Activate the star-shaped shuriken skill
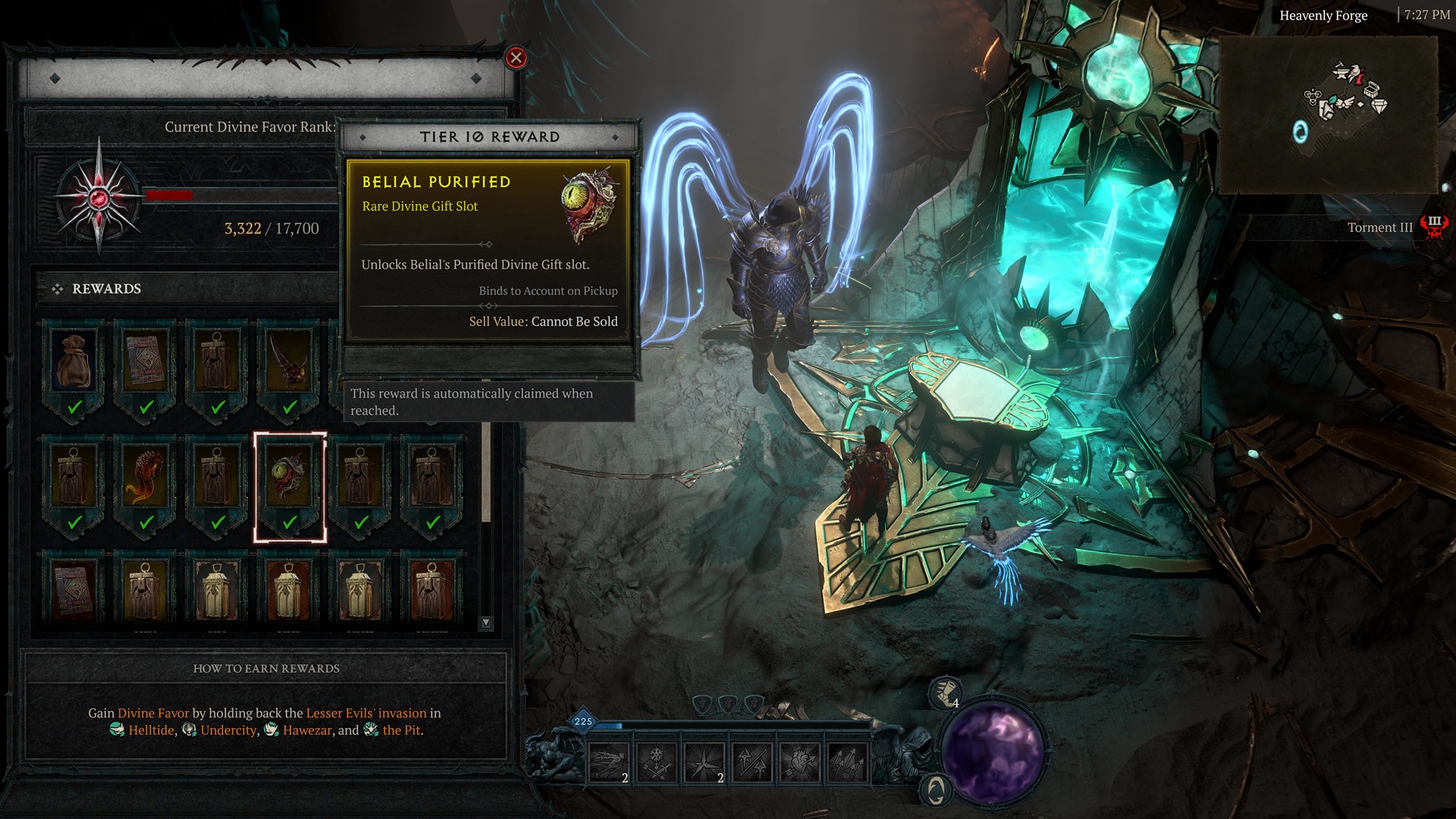The width and height of the screenshot is (1456, 819). point(705,761)
